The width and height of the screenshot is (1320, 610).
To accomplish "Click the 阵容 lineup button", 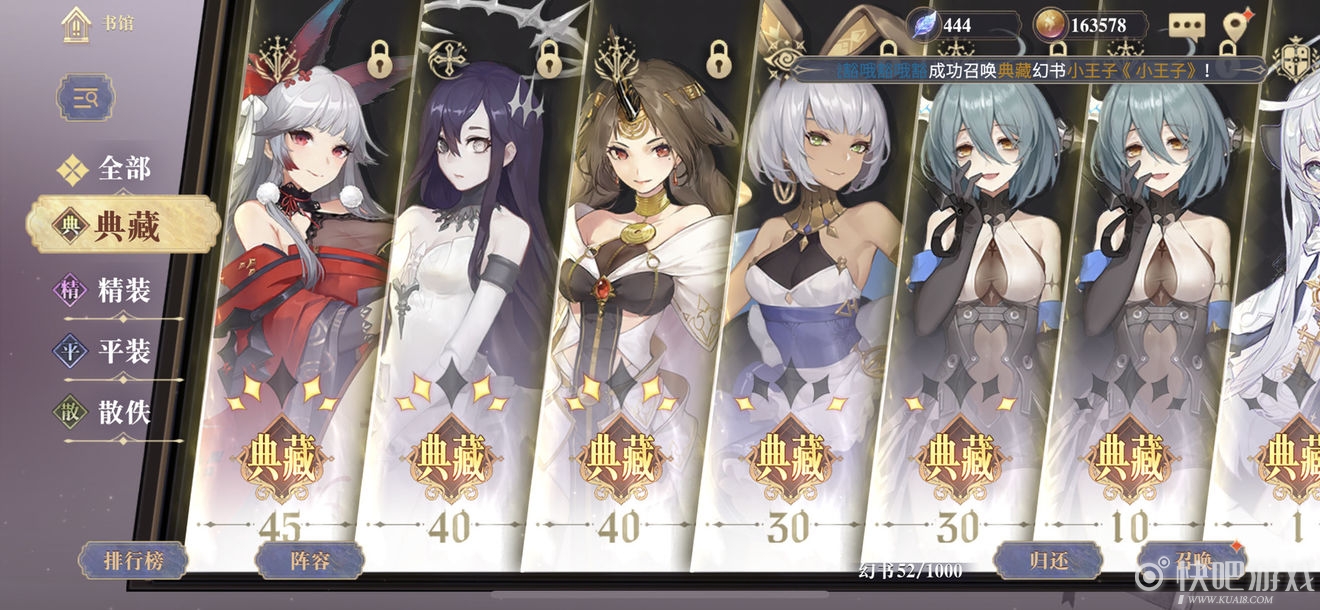I will pos(308,560).
